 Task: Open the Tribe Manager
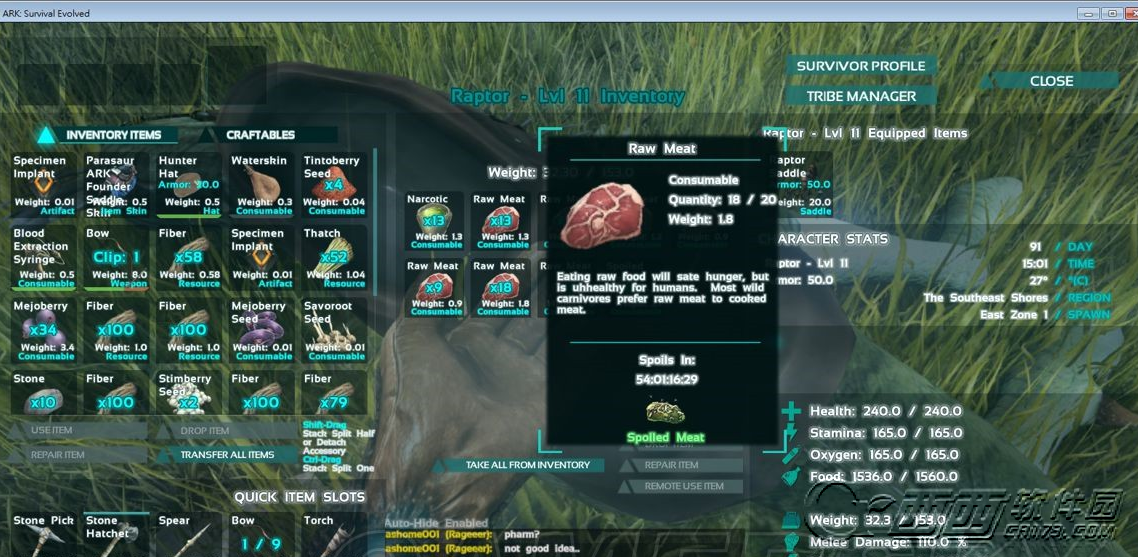tap(861, 96)
